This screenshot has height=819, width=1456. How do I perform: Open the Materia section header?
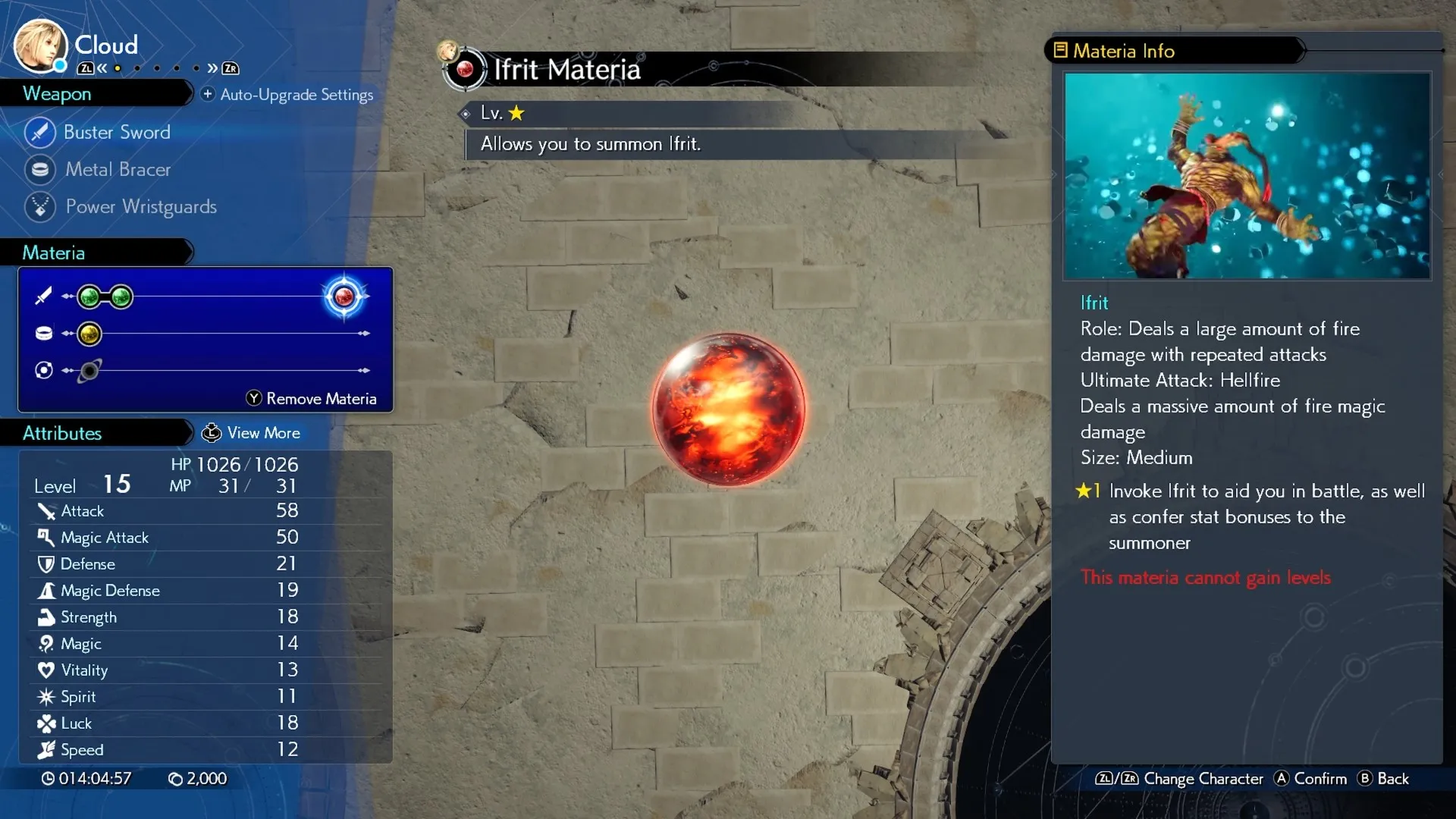point(54,253)
